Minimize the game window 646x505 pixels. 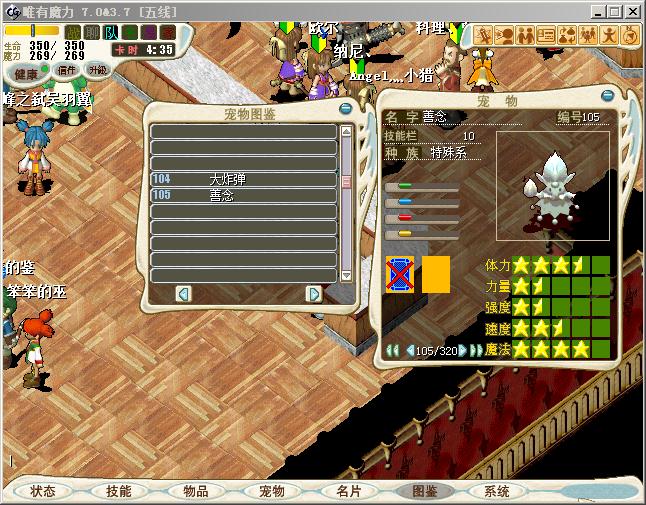(596, 11)
